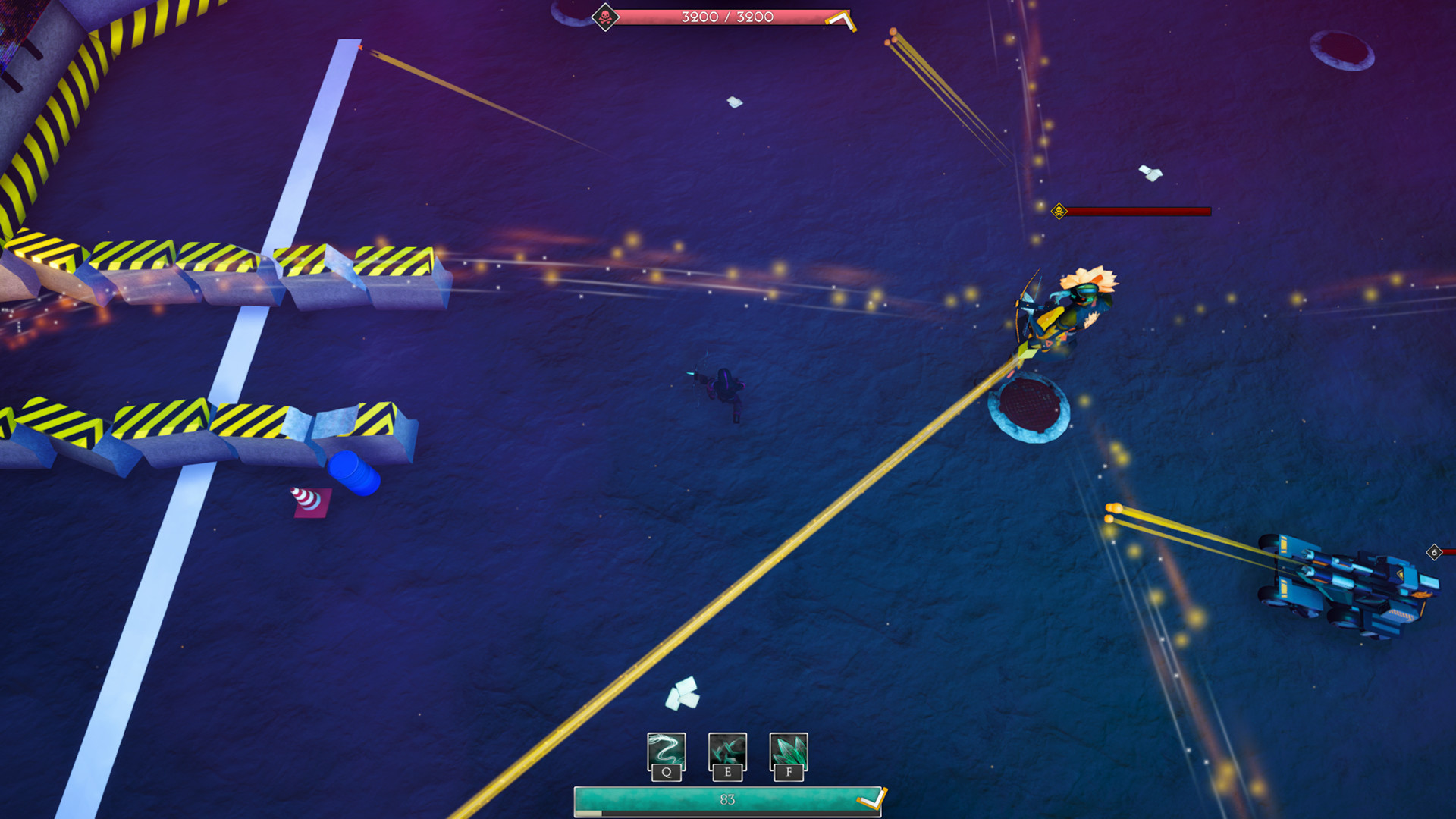Trigger the green crystal shards ability
Image resolution: width=1456 pixels, height=819 pixels.
[x=788, y=752]
